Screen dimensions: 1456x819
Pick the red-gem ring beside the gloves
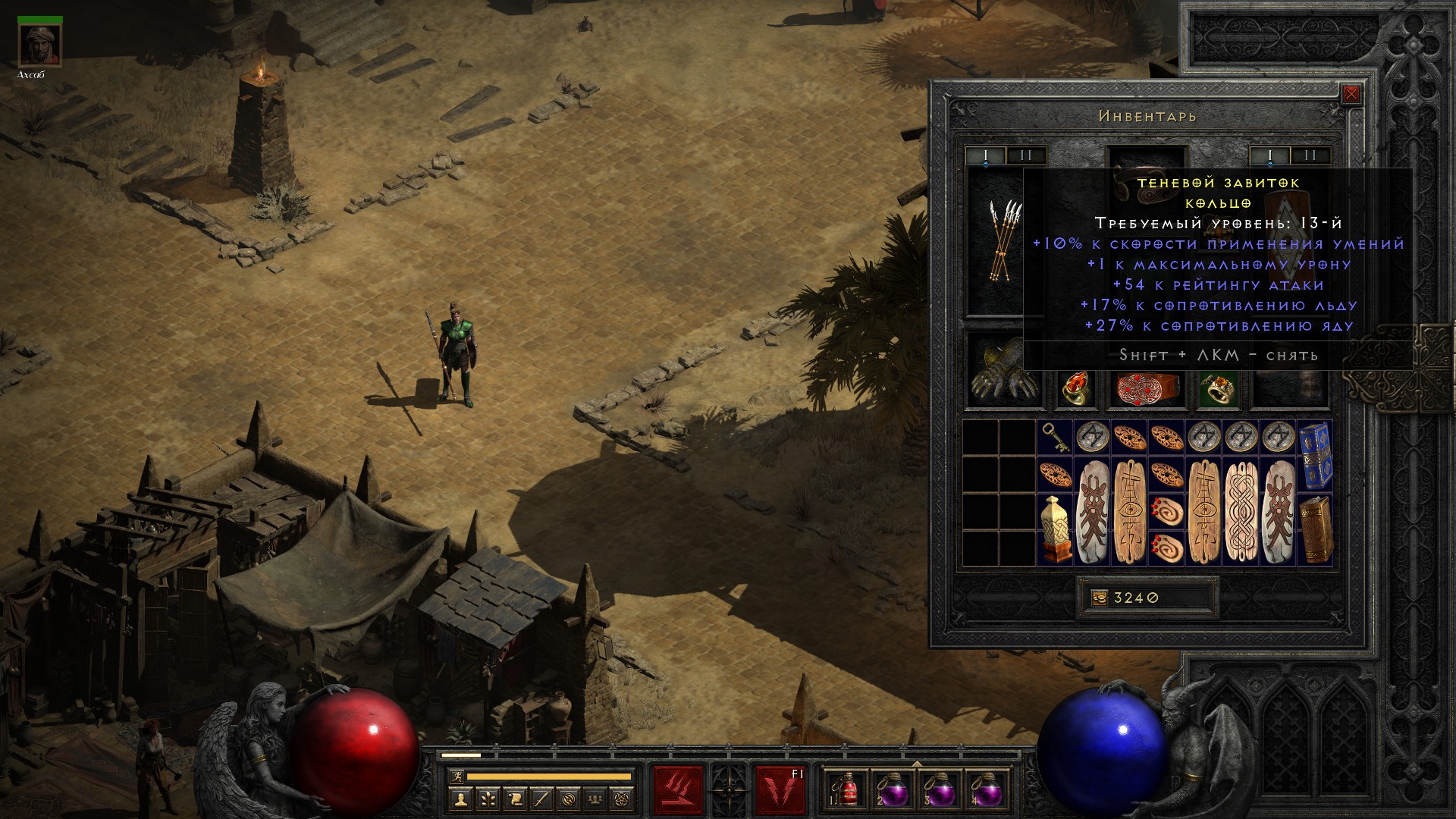click(1076, 388)
